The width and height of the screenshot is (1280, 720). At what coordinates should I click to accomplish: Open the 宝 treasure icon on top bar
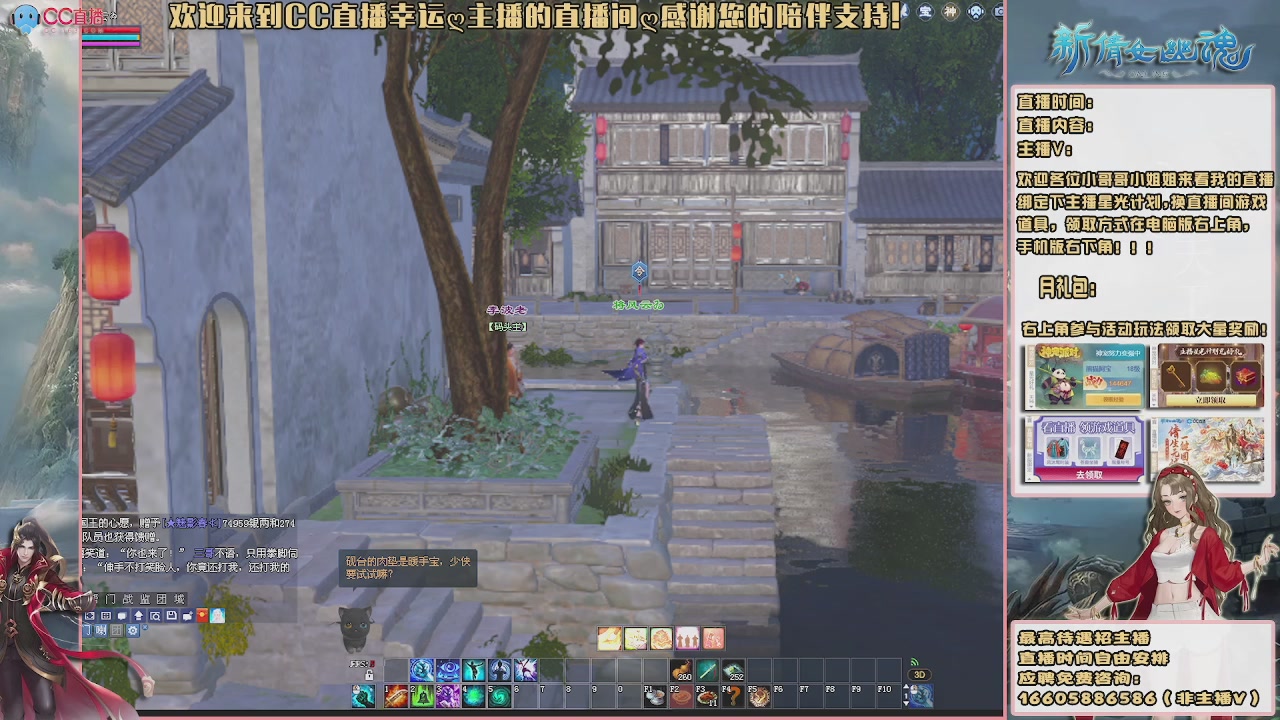click(x=925, y=11)
